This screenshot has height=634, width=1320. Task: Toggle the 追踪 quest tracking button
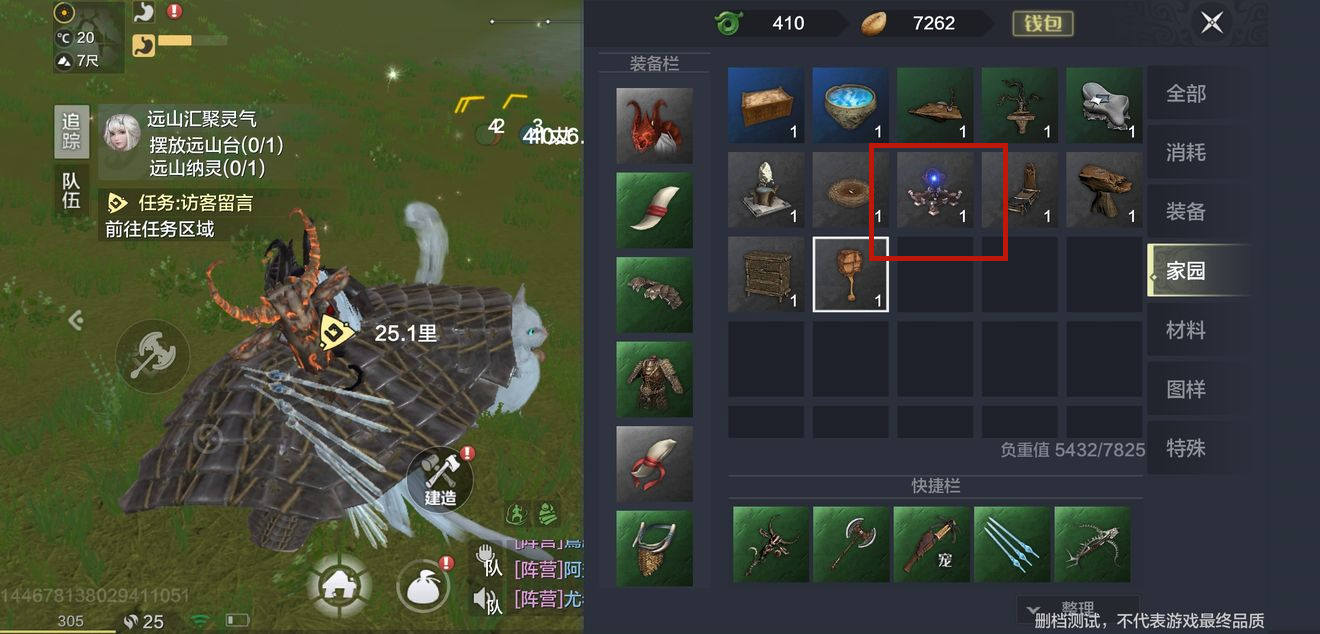pyautogui.click(x=71, y=132)
